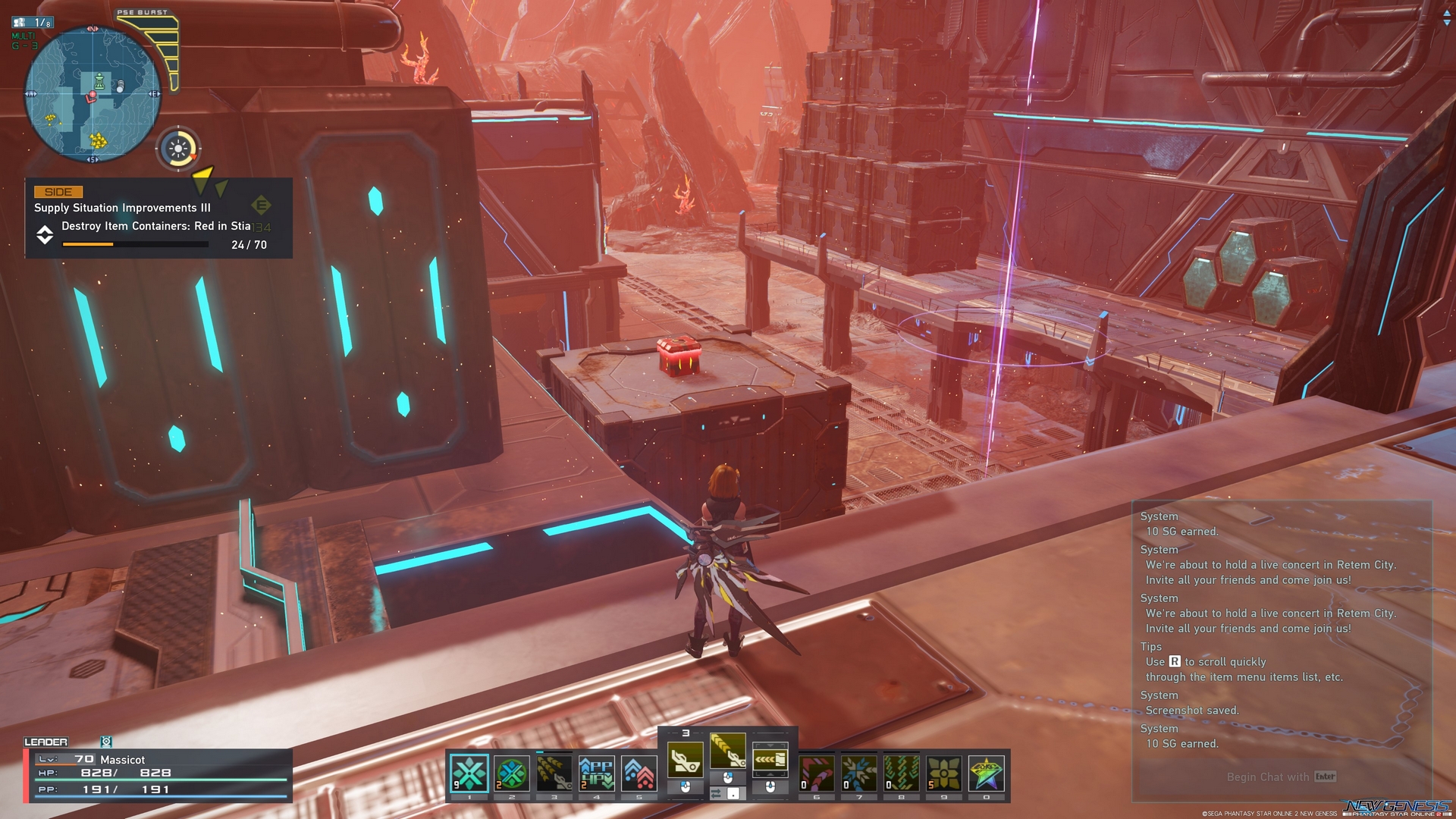The height and width of the screenshot is (819, 1456).
Task: Click the weapon swap arrows under the palette
Action: (x=716, y=794)
